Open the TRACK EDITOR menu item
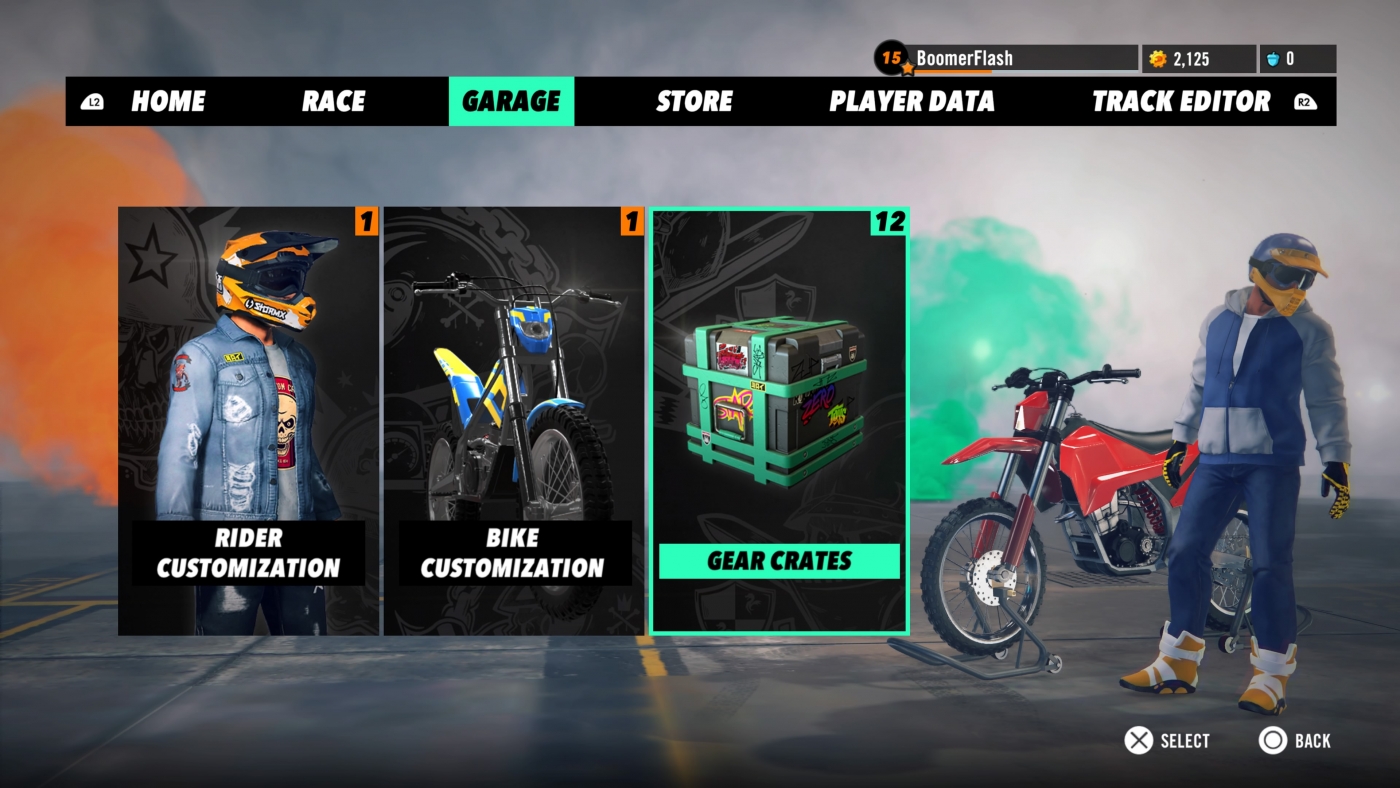This screenshot has width=1400, height=788. [1181, 101]
